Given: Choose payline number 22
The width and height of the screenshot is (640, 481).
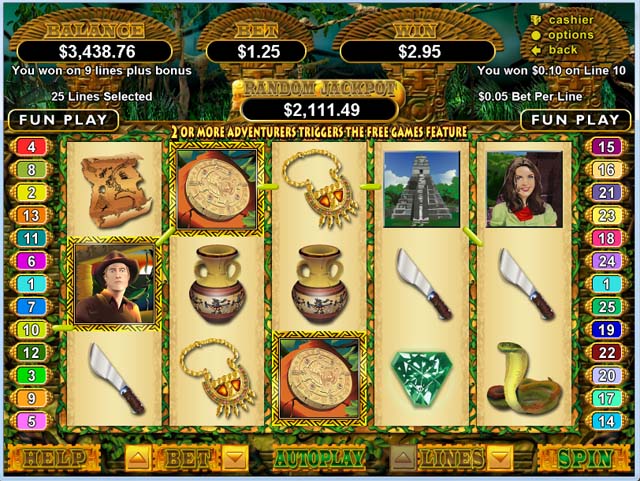Looking at the screenshot, I should pyautogui.click(x=606, y=352).
